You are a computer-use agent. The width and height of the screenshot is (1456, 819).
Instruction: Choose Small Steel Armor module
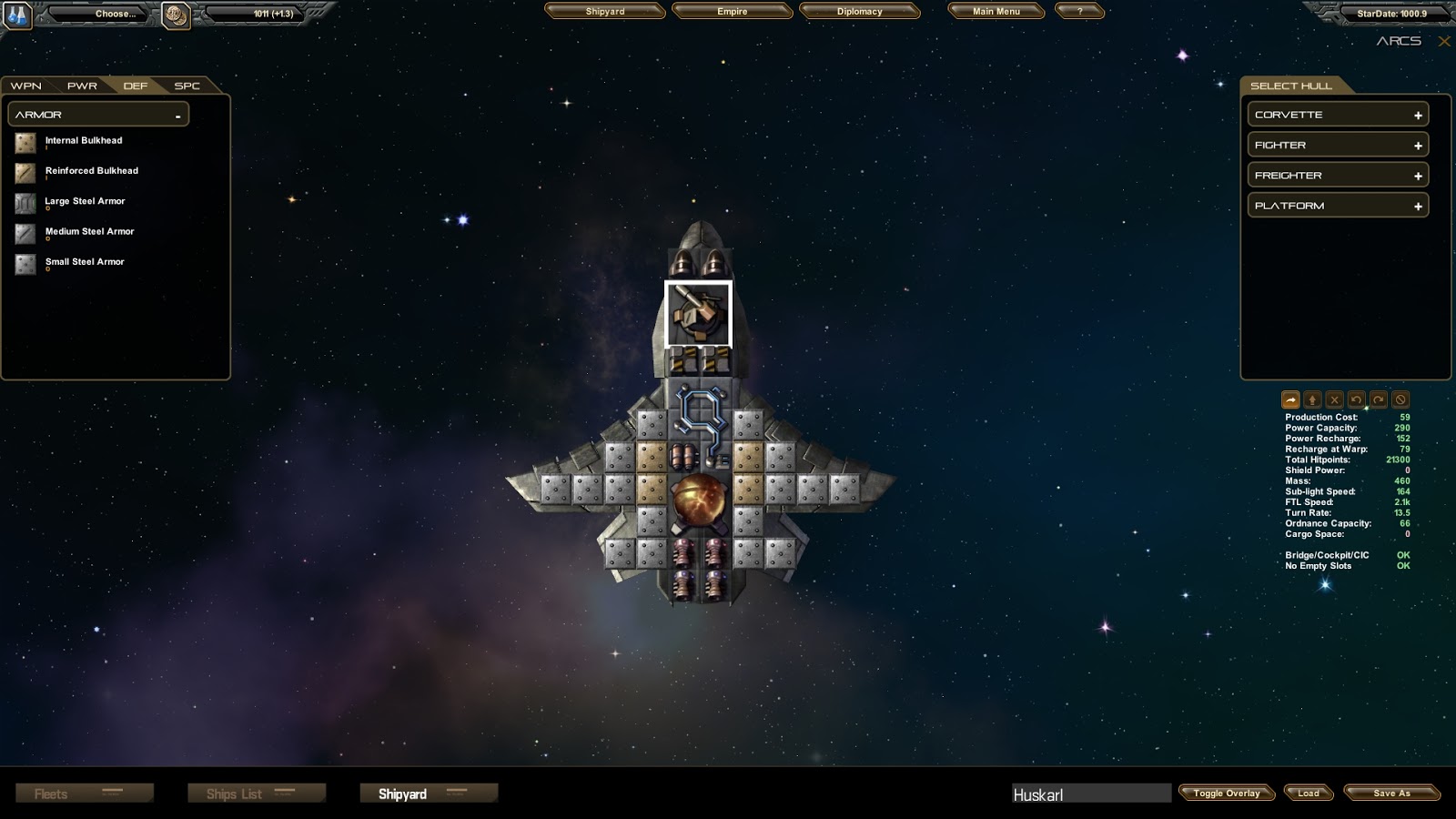click(85, 262)
